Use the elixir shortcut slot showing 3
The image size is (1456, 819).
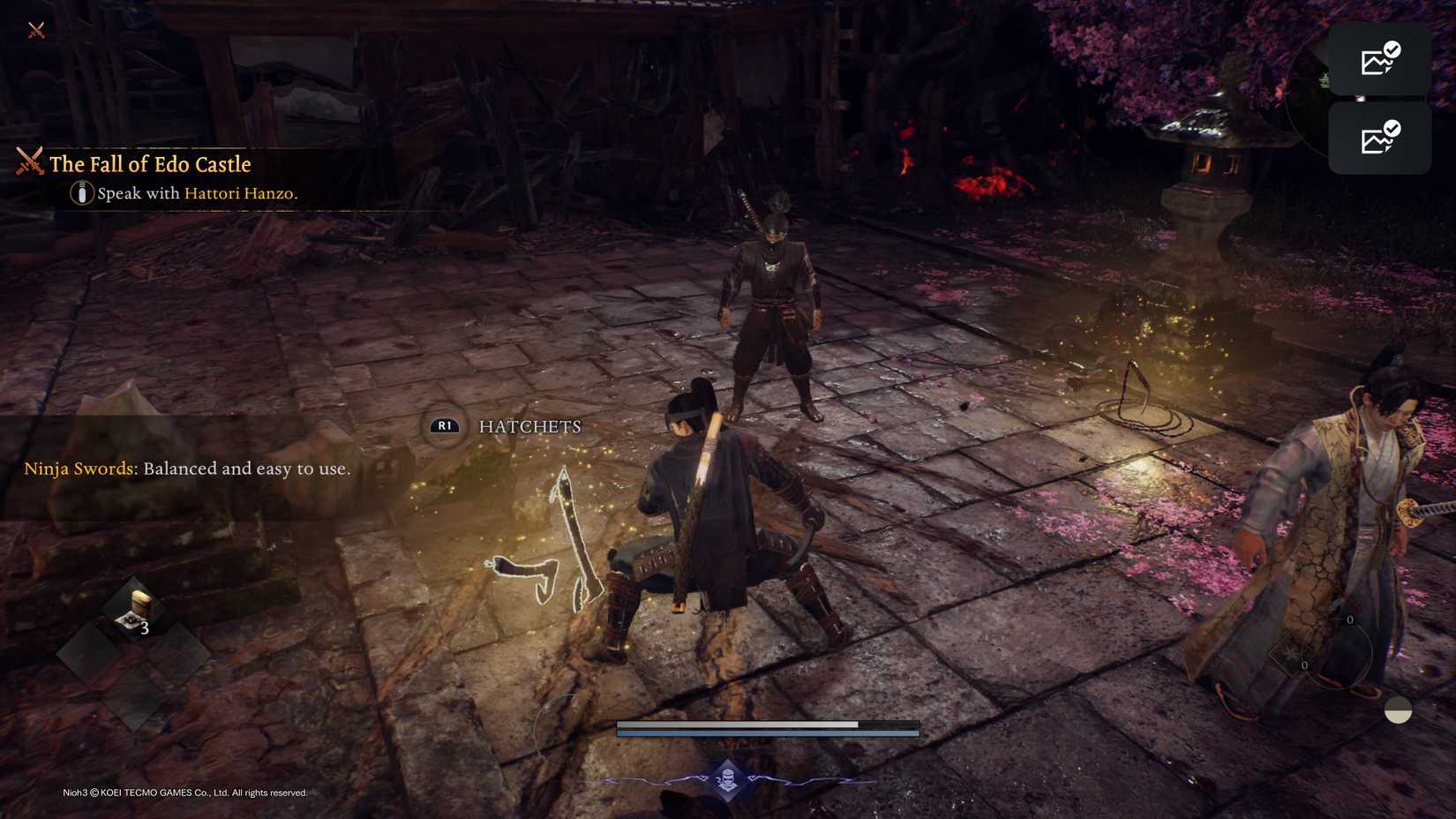tap(134, 611)
